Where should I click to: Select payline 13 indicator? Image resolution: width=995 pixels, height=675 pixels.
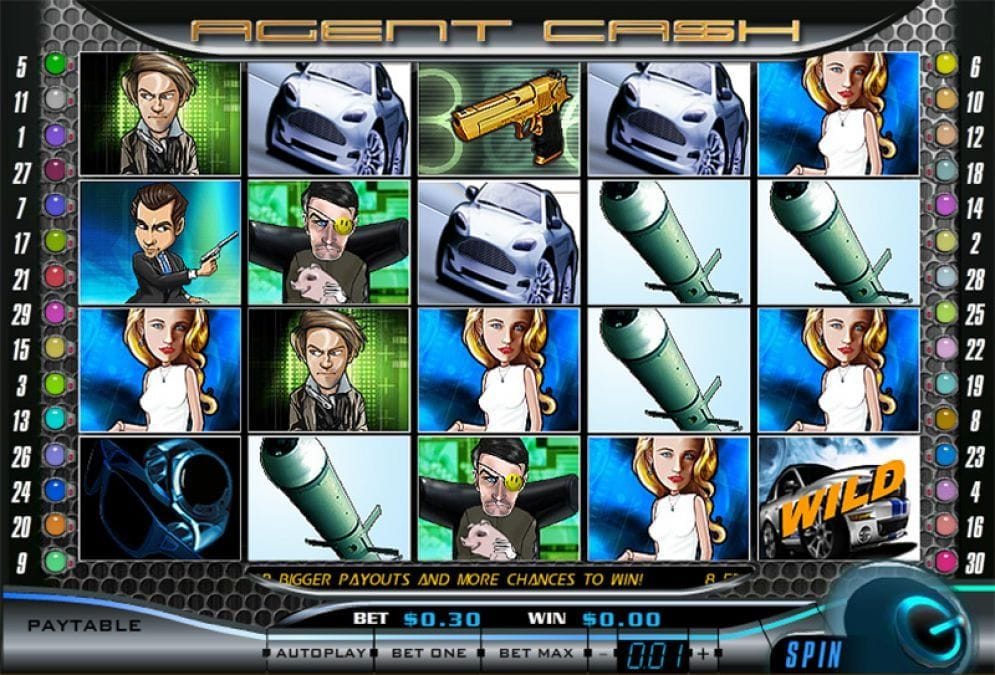[54, 420]
